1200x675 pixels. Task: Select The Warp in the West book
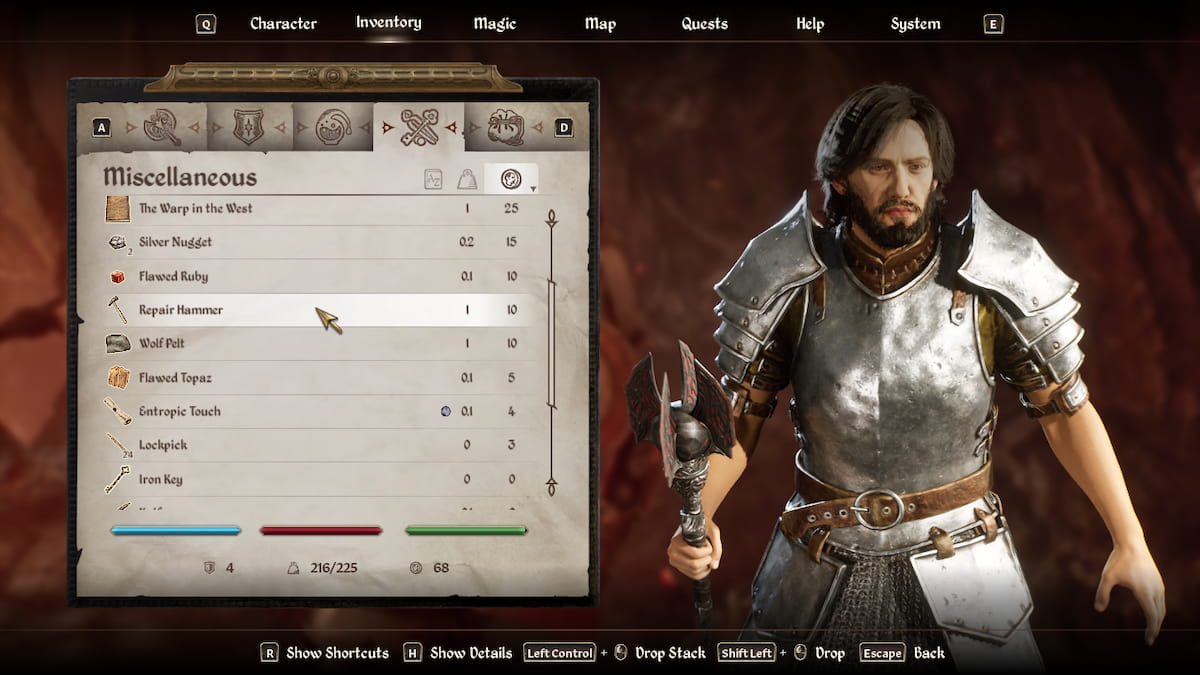195,209
